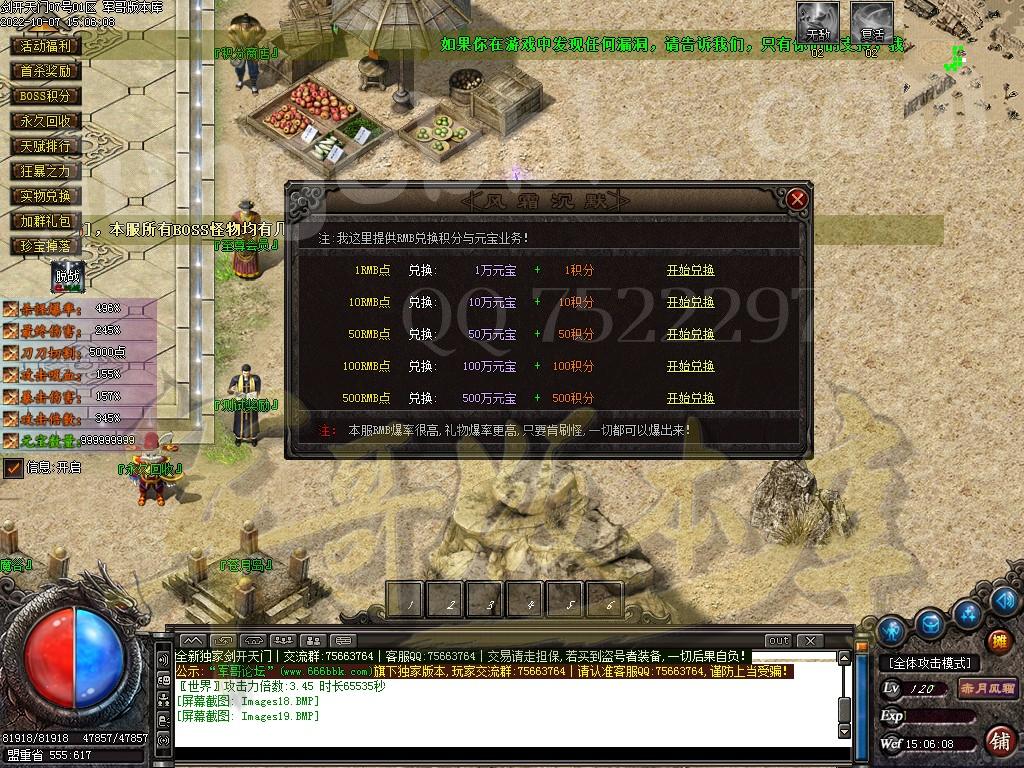Image resolution: width=1024 pixels, height=768 pixels.
Task: Click the chat panel's out button
Action: (778, 640)
